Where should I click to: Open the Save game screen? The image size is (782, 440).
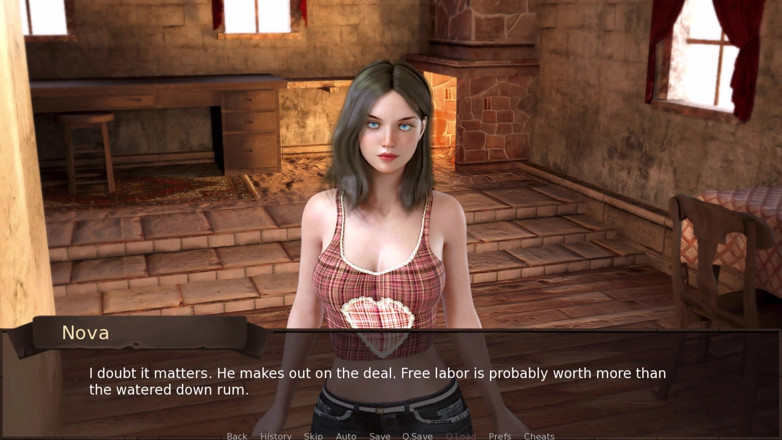(380, 436)
